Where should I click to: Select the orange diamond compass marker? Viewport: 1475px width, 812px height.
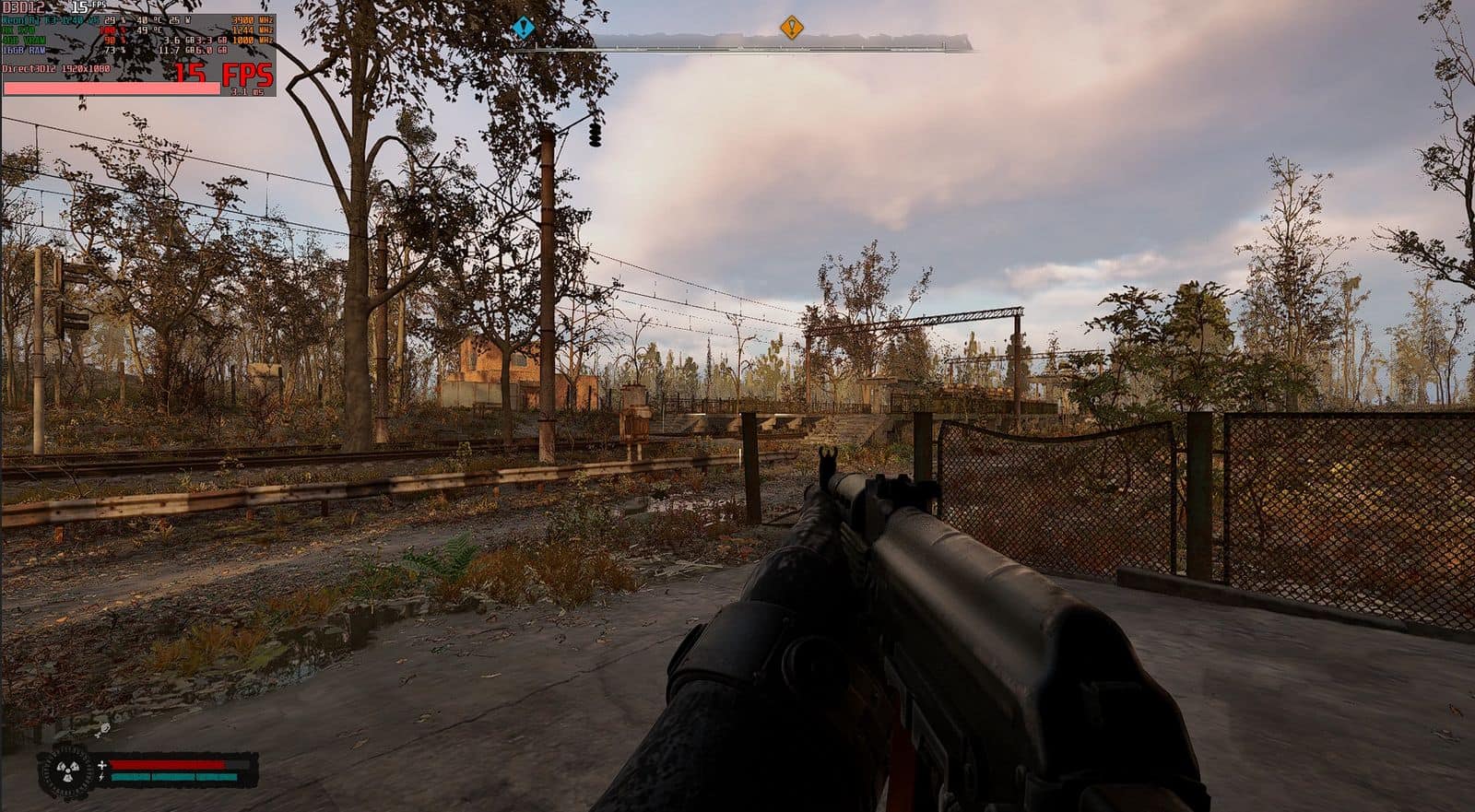coord(791,28)
